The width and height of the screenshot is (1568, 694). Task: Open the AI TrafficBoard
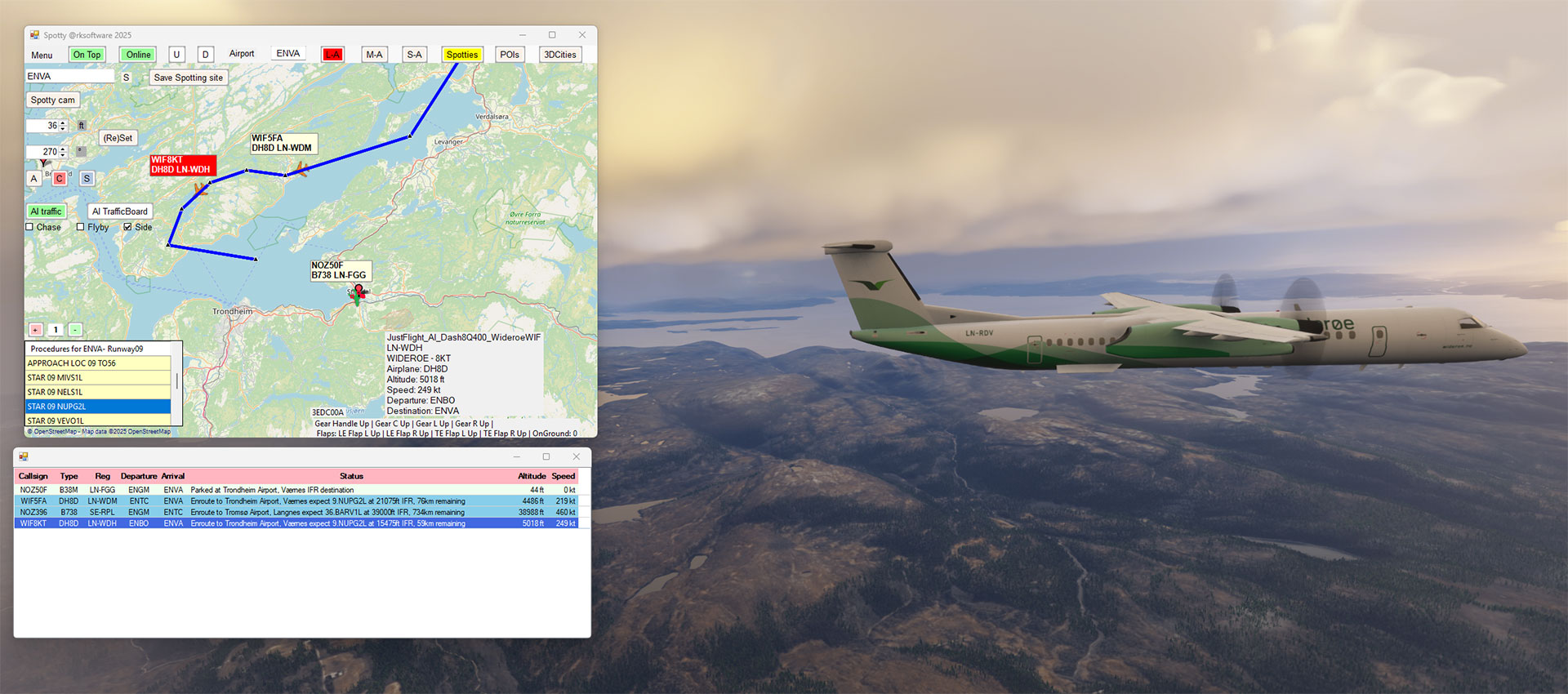pyautogui.click(x=119, y=211)
